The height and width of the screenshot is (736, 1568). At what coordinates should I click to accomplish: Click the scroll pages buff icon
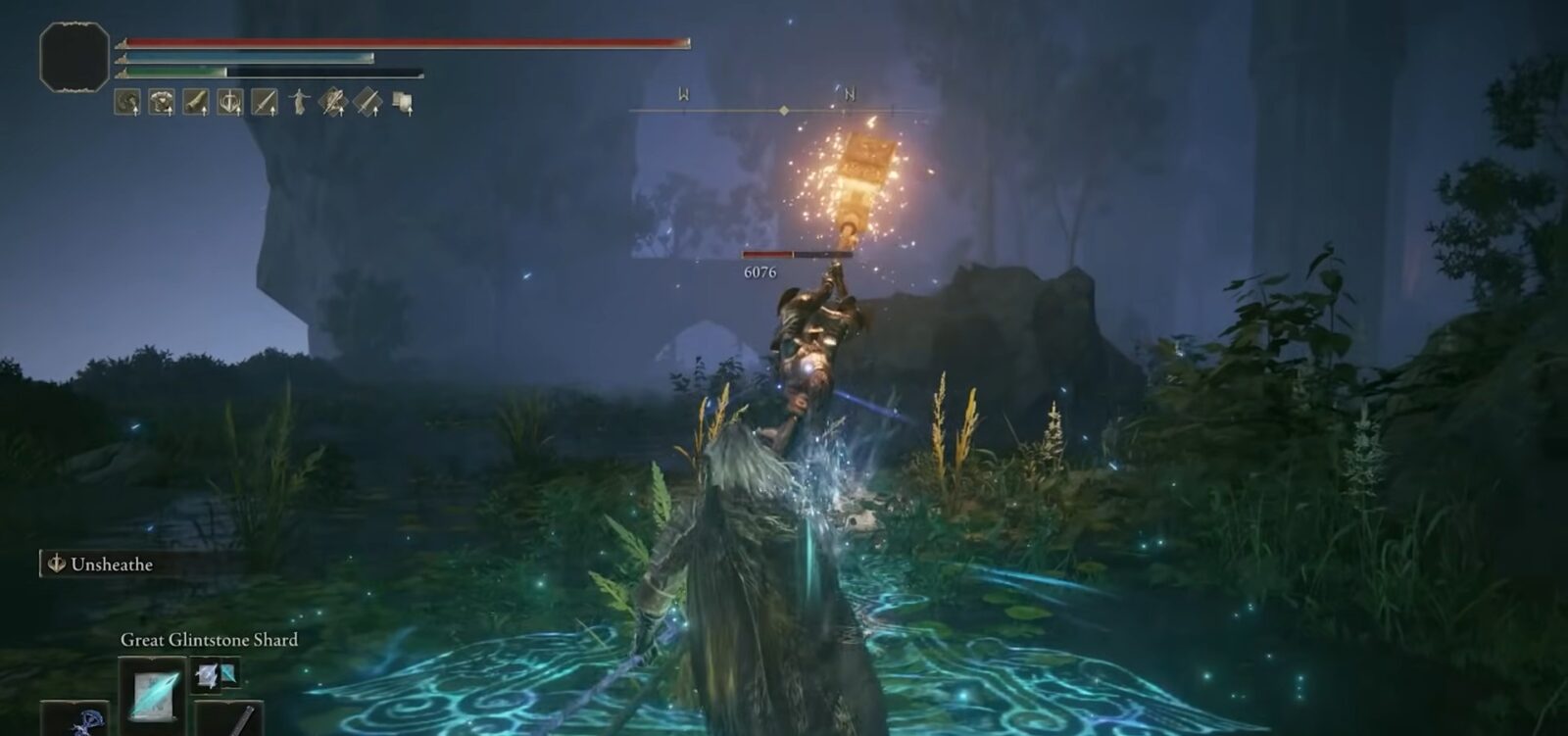[402, 102]
